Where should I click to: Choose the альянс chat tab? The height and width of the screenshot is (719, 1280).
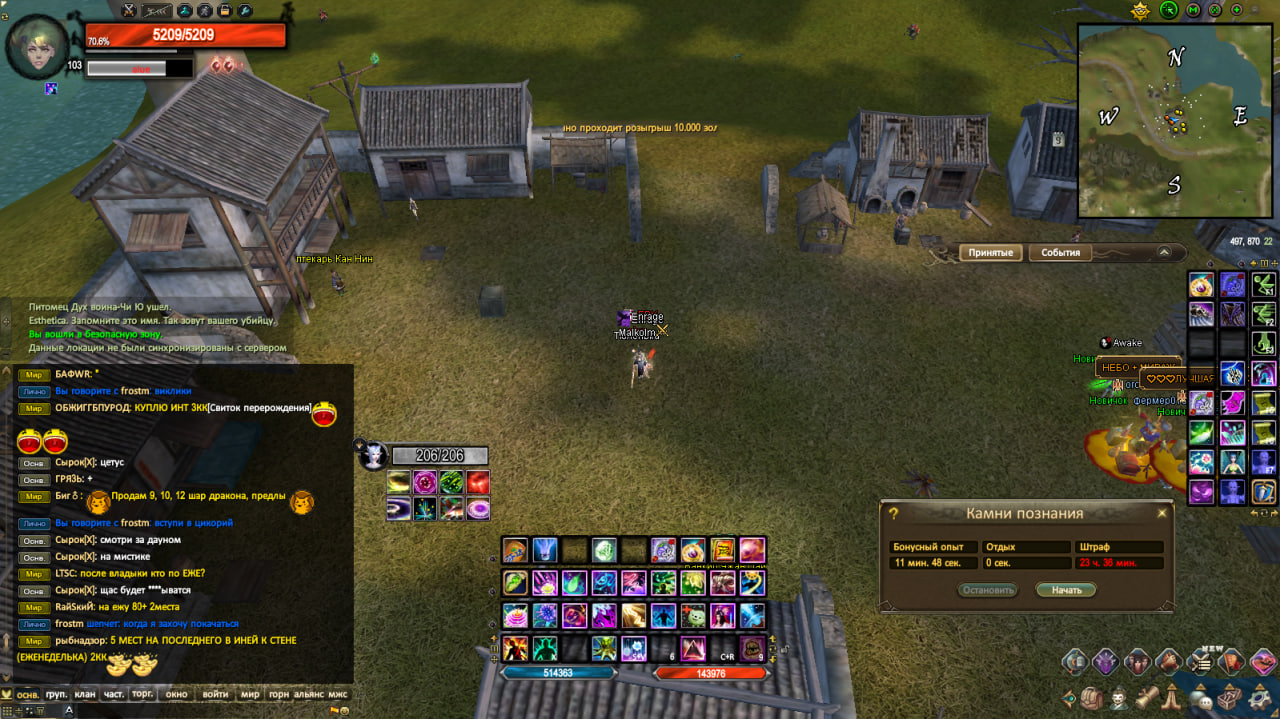pos(309,694)
